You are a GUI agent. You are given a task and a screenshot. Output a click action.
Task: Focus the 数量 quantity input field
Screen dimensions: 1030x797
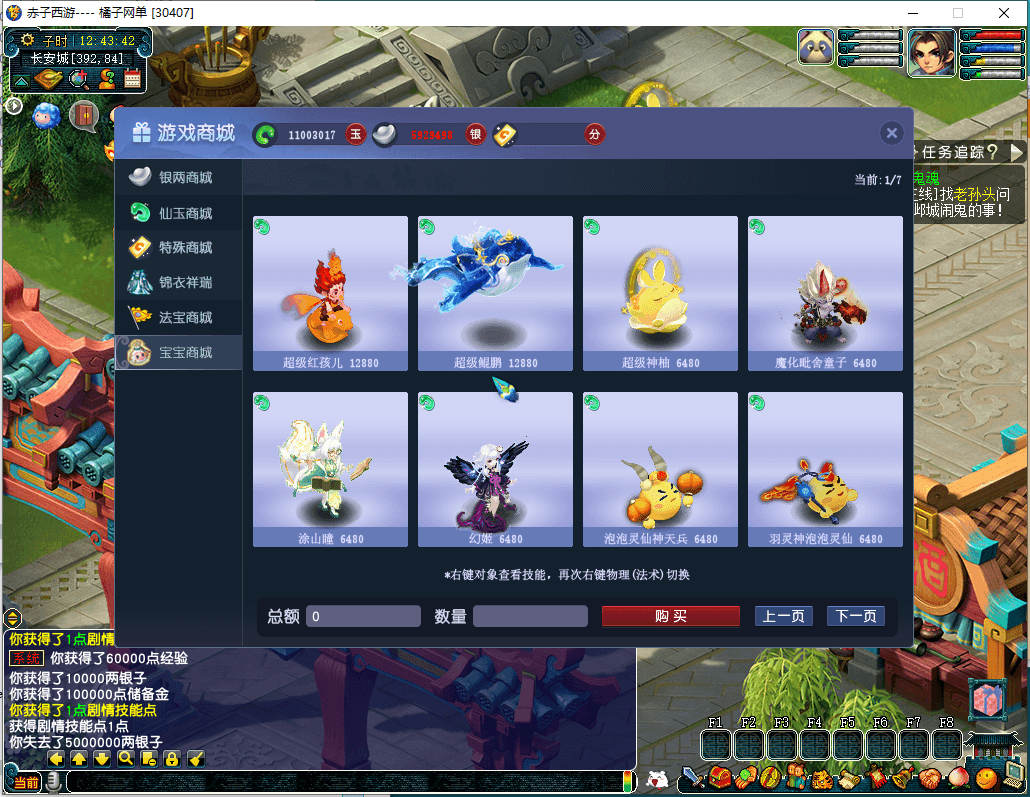point(530,616)
